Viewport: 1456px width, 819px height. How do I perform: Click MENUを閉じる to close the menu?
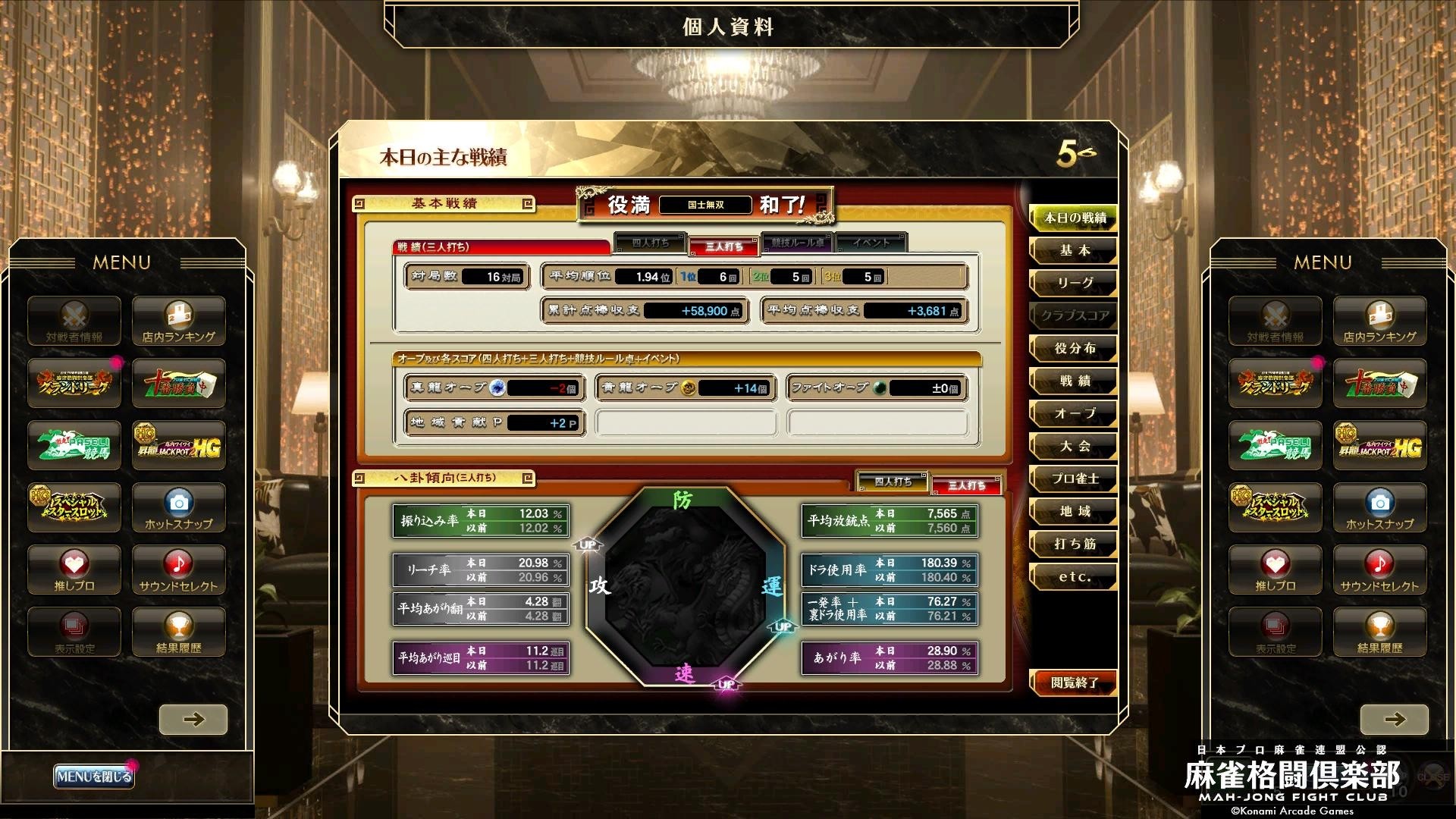(x=96, y=777)
